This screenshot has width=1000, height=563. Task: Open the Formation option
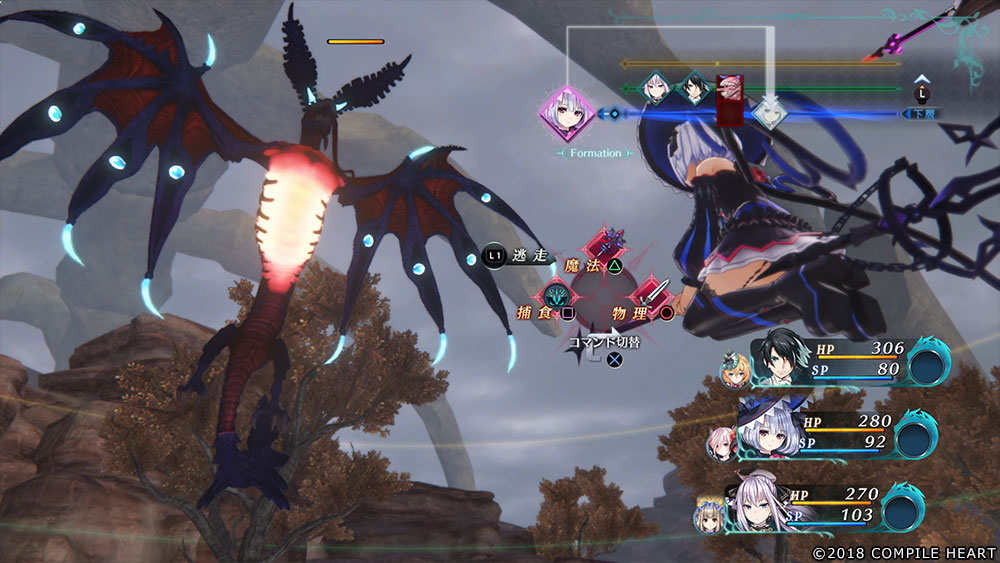point(596,153)
